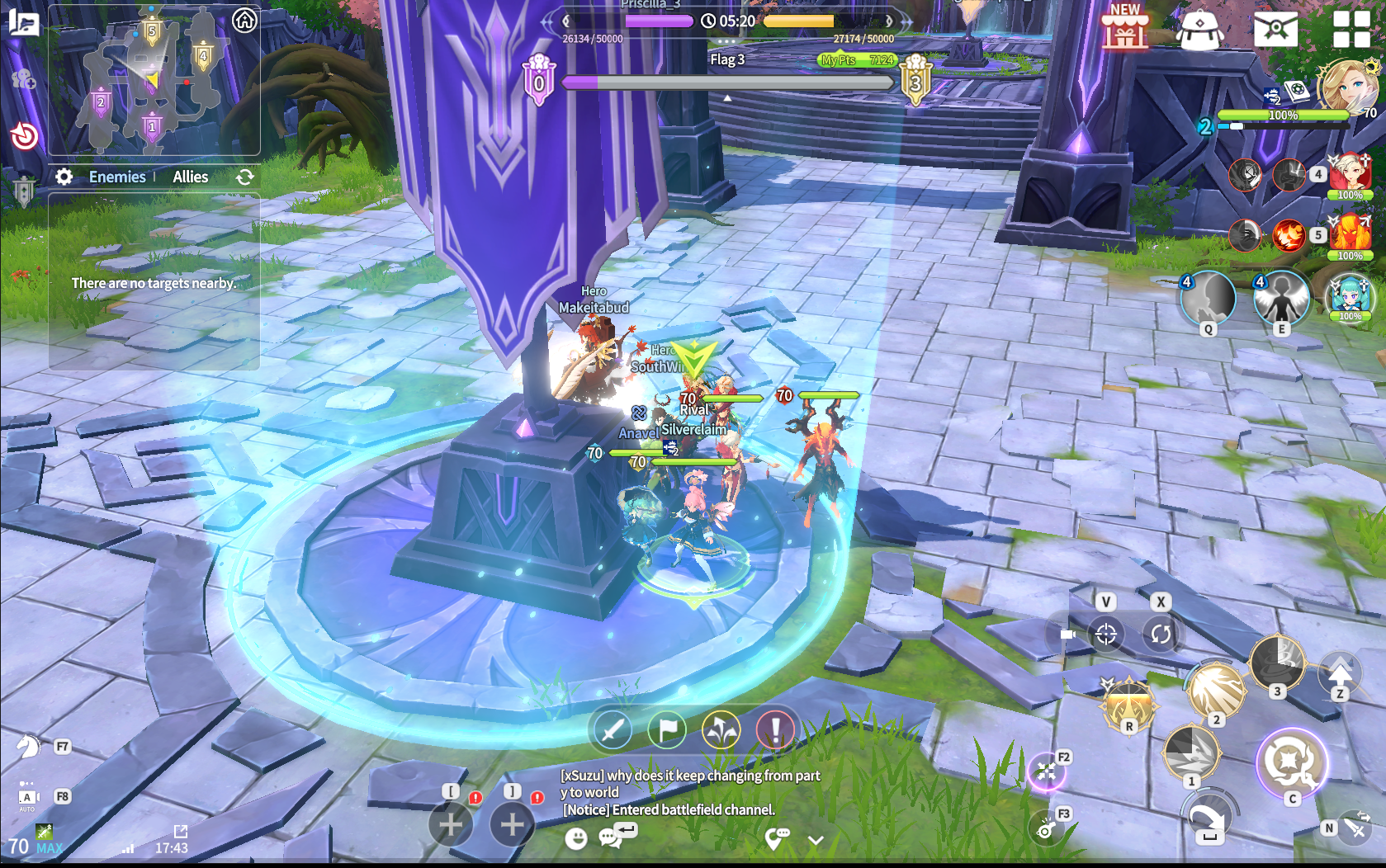Screen dimensions: 1386x868
Task: Send the red exclamation alert ping
Action: click(775, 730)
